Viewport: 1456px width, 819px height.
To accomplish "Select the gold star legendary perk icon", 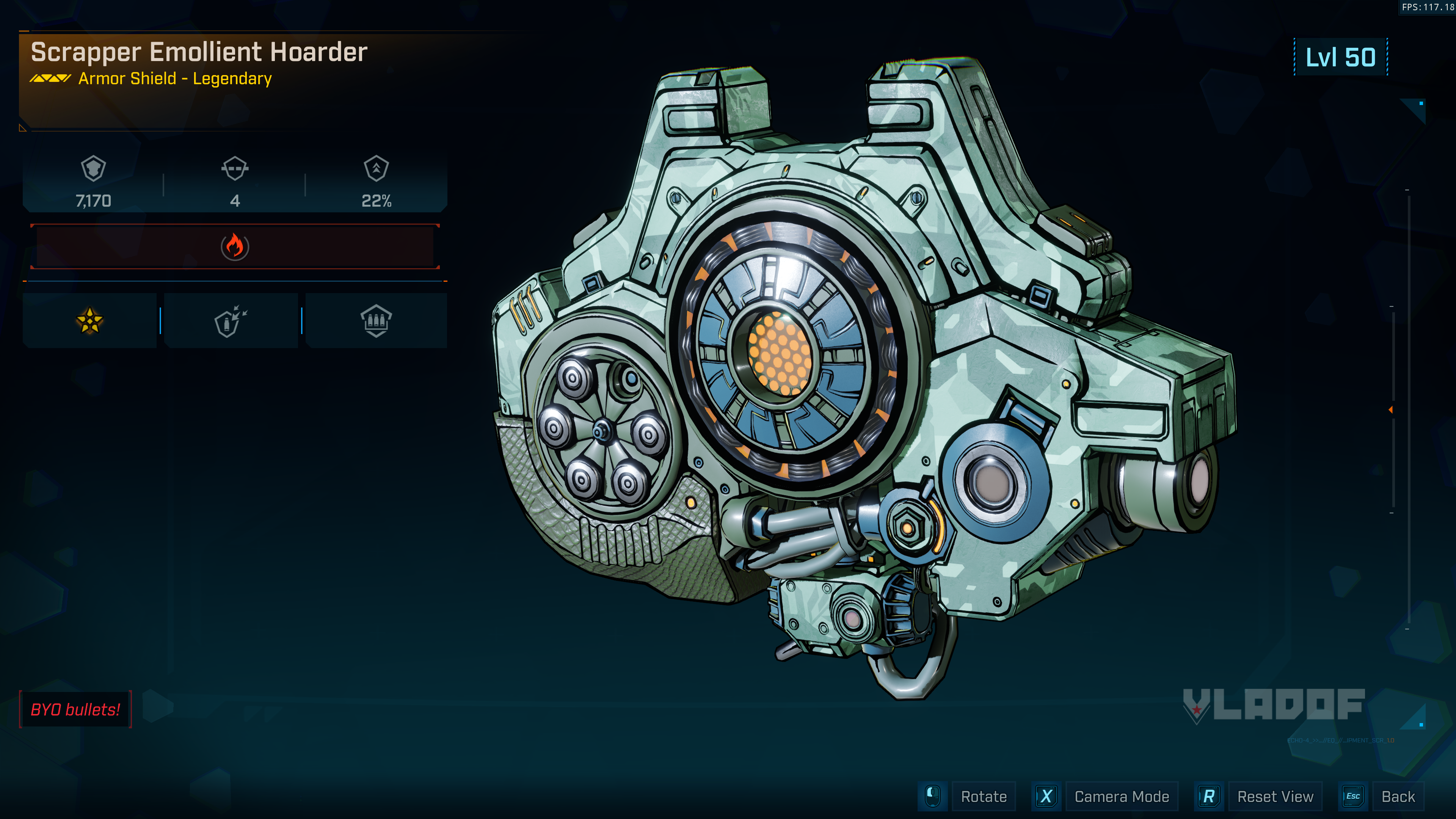I will 90,321.
